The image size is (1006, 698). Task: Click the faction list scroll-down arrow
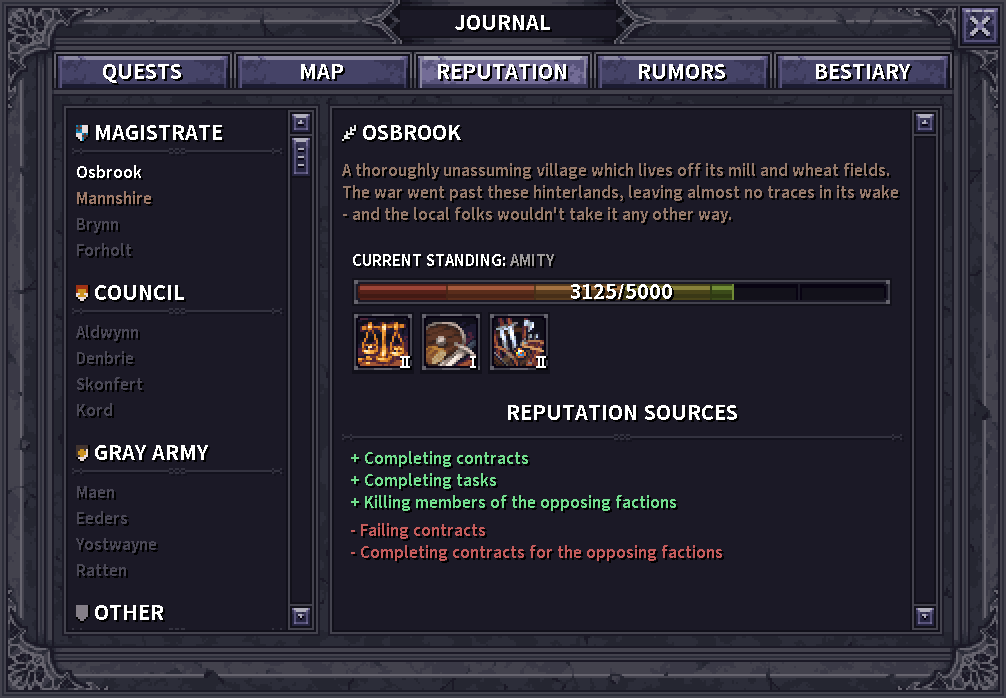click(301, 616)
